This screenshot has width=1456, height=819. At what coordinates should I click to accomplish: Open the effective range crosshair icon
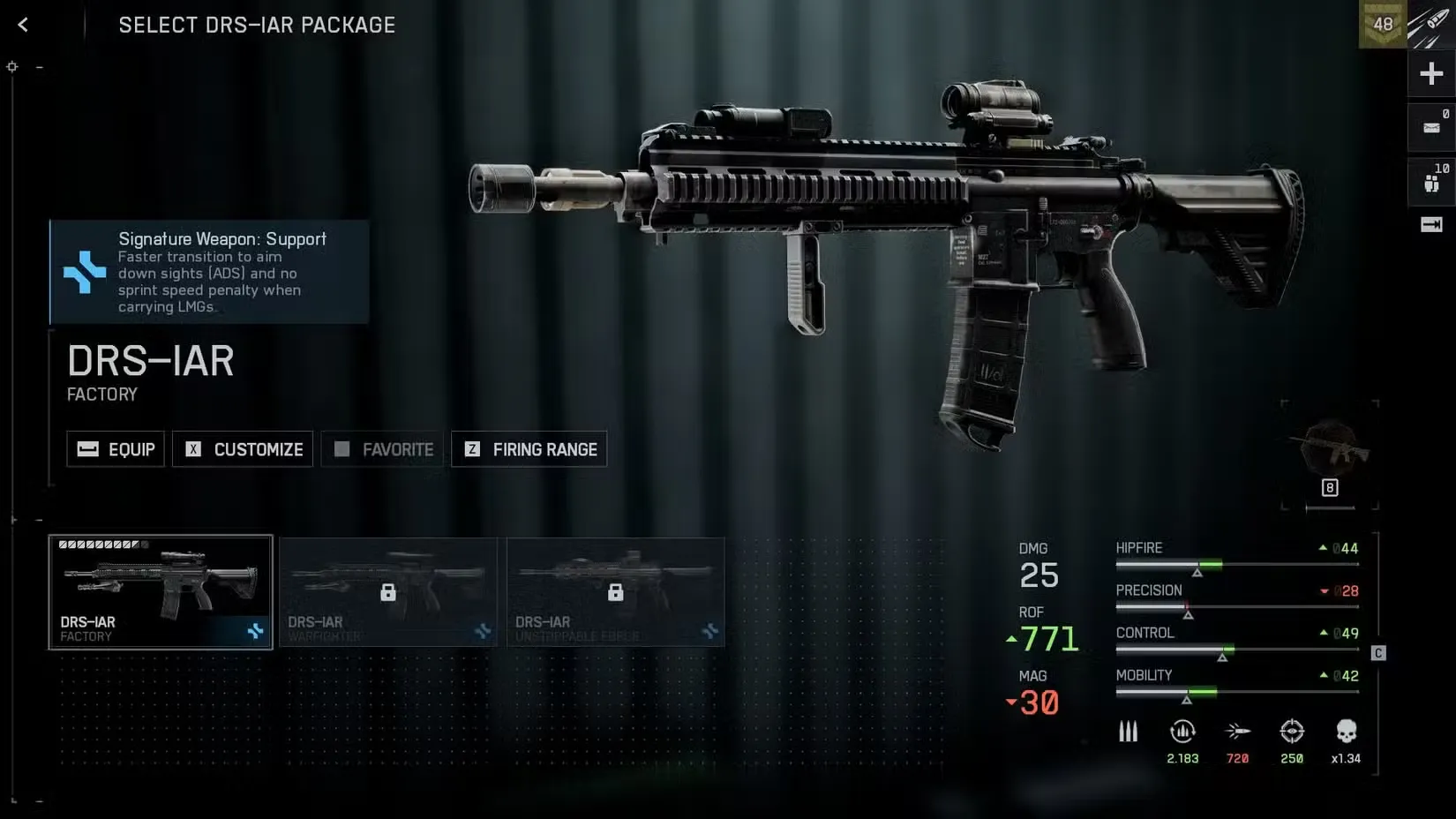point(1293,732)
